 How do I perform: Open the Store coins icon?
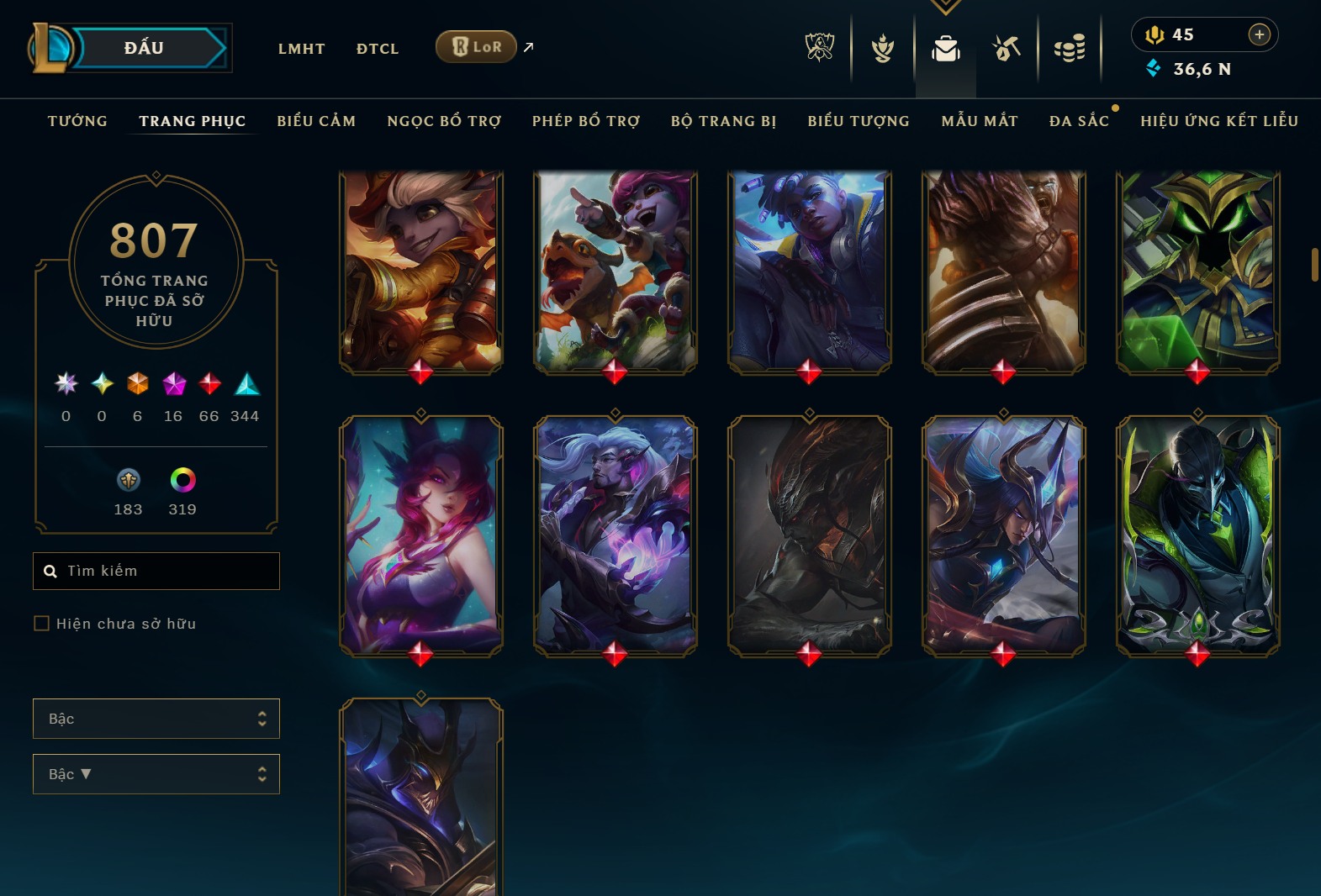(1069, 48)
